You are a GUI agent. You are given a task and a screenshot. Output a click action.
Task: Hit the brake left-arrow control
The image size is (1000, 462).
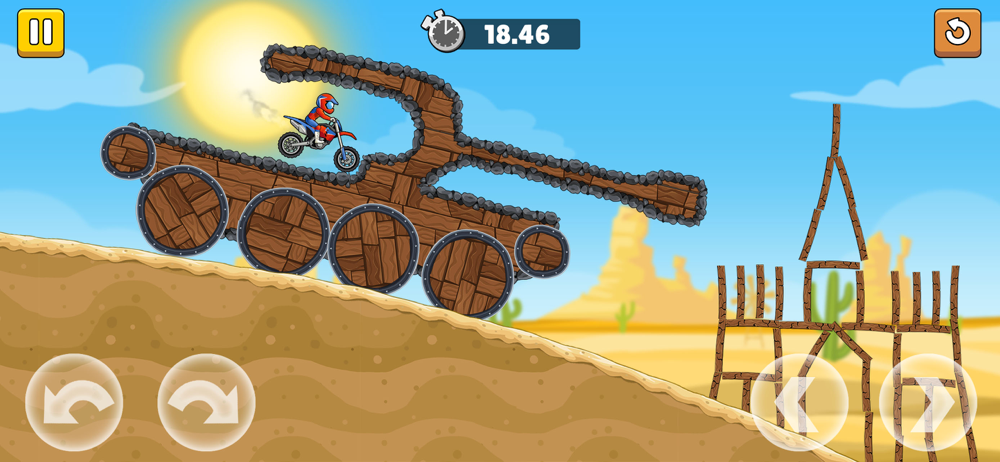pos(799,402)
